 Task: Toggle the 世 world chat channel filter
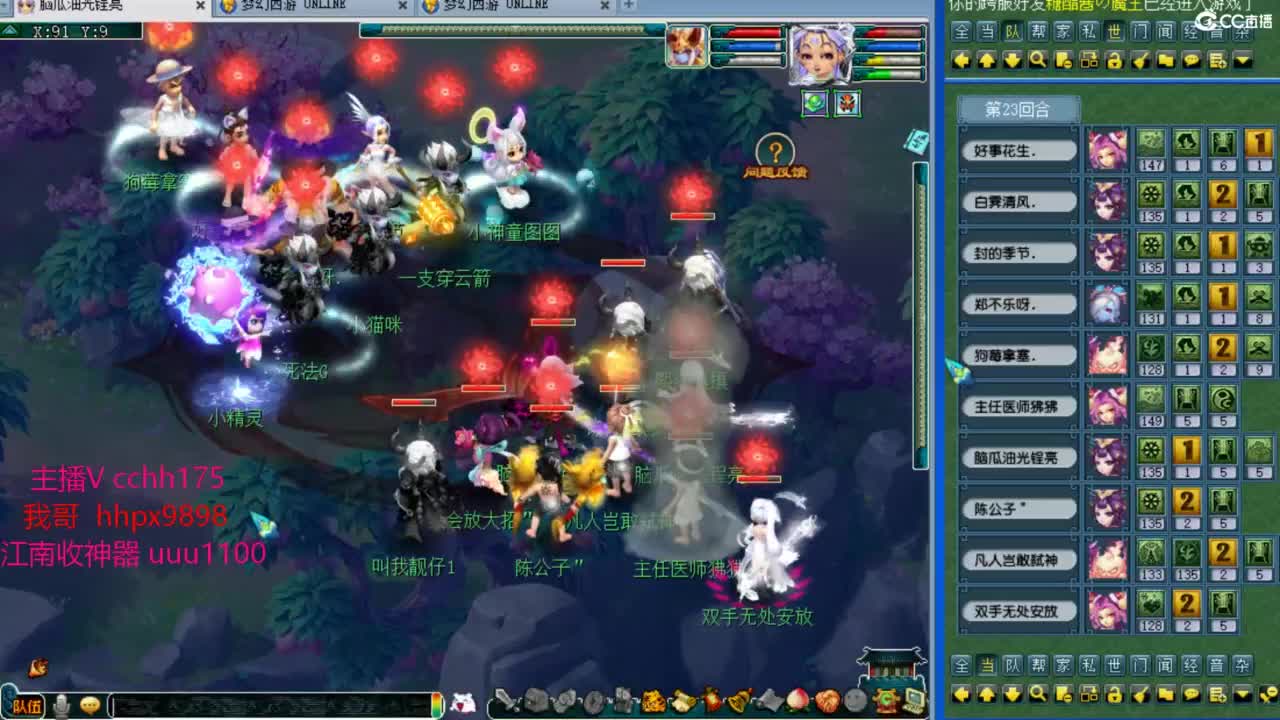pyautogui.click(x=1113, y=31)
